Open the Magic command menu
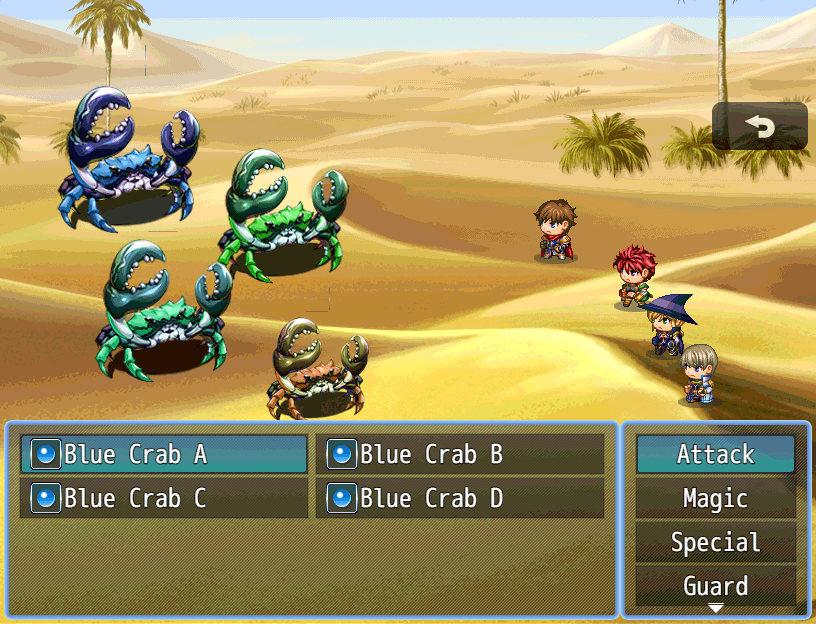The height and width of the screenshot is (624, 816). (x=715, y=498)
